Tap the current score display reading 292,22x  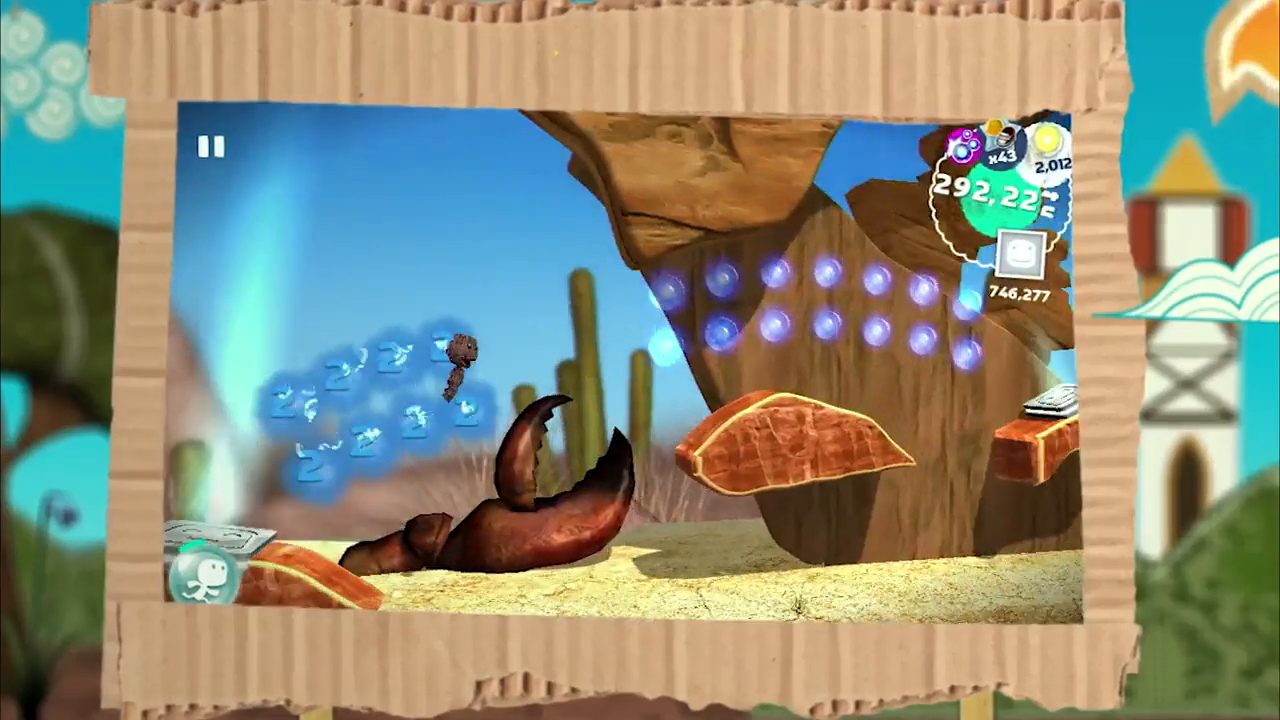(x=985, y=192)
